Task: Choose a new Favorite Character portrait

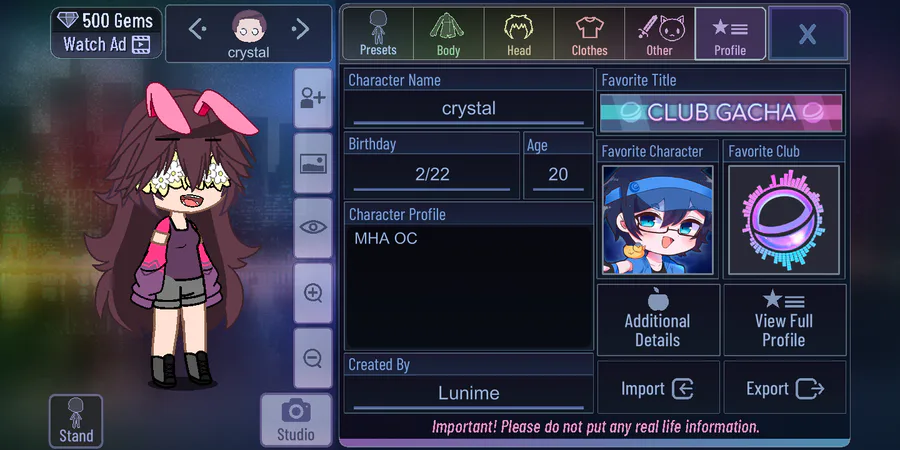Action: coord(658,220)
